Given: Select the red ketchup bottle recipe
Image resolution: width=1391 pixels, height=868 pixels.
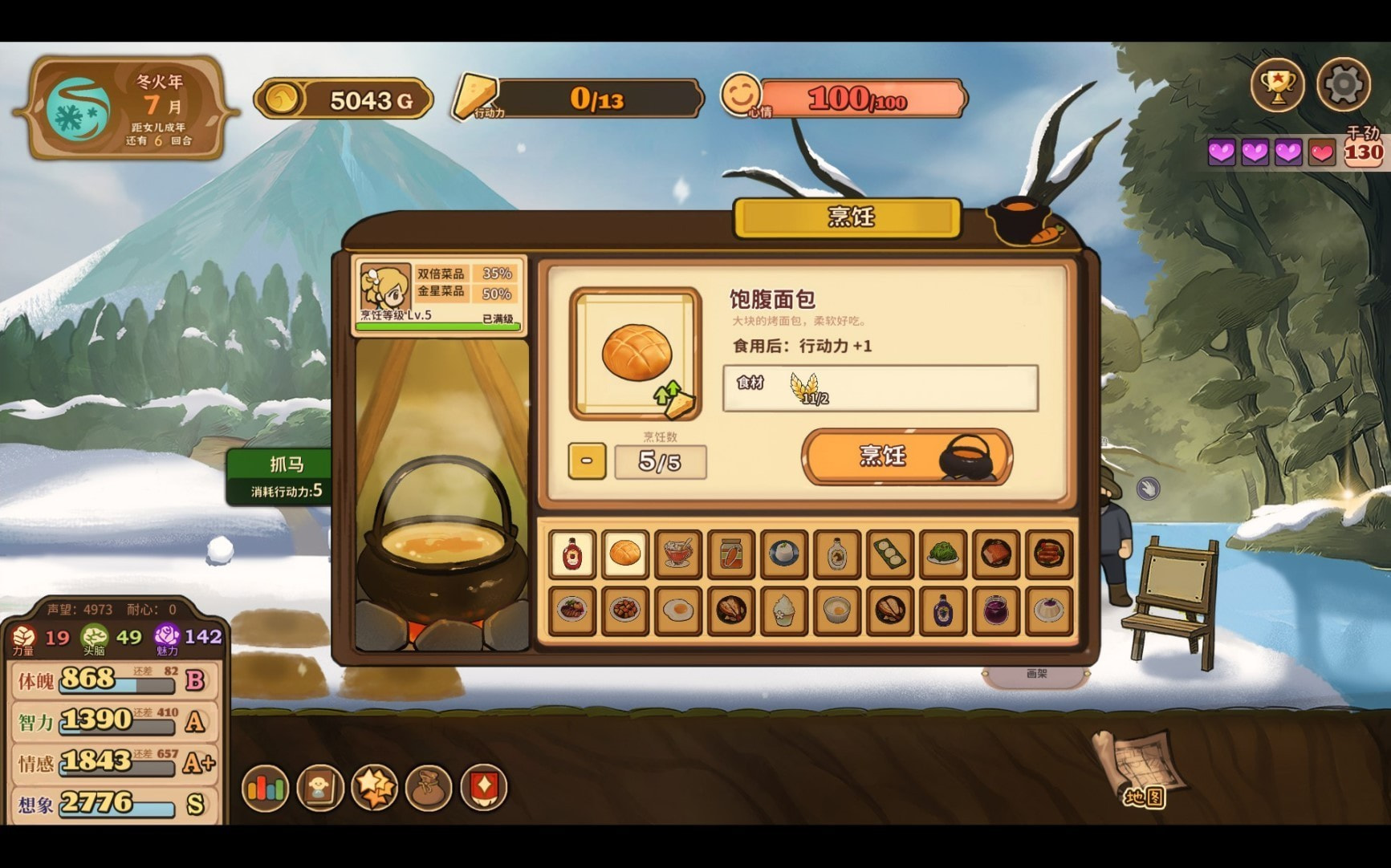Looking at the screenshot, I should [x=572, y=554].
